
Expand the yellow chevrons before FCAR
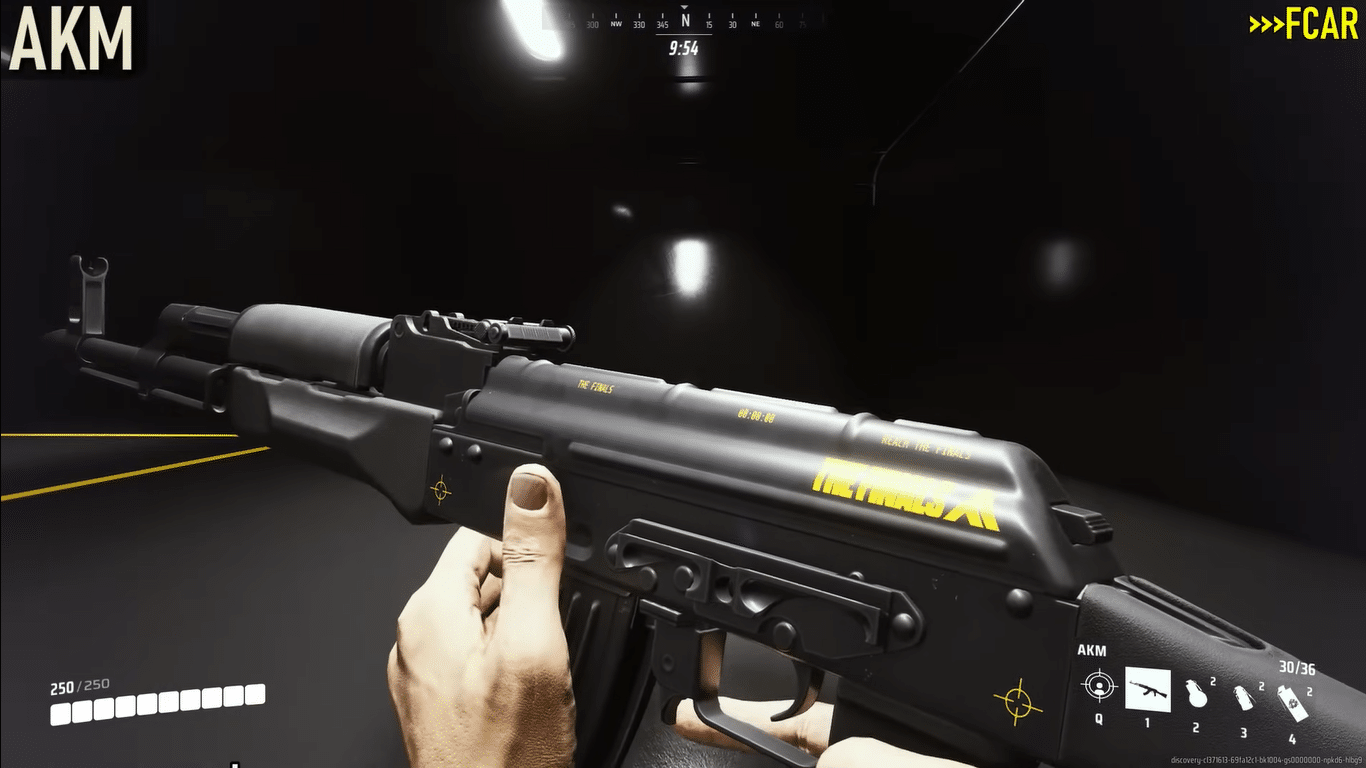(1265, 25)
